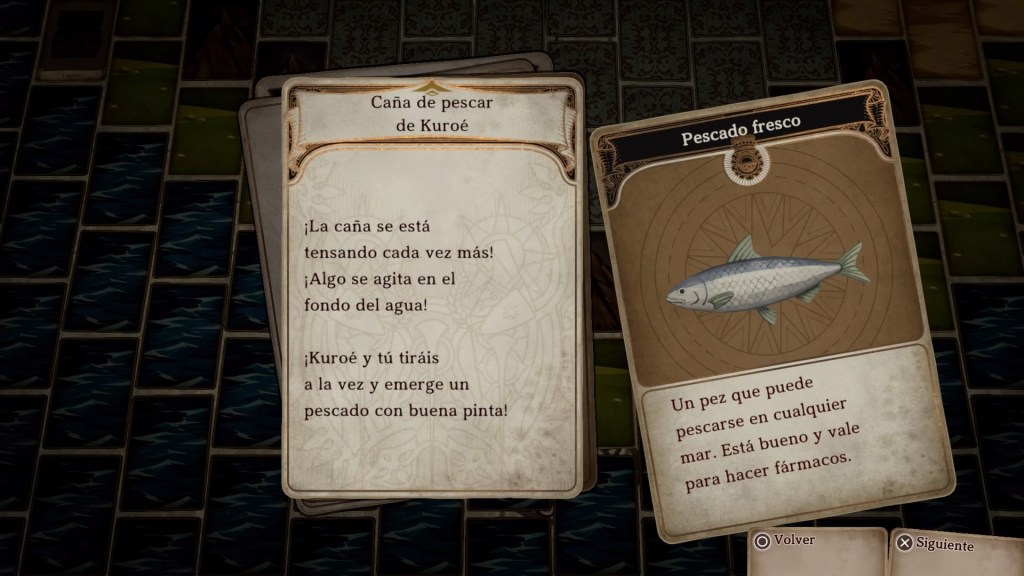Screen dimensions: 1024x576
Task: Advance with the Siguiente button
Action: click(936, 545)
